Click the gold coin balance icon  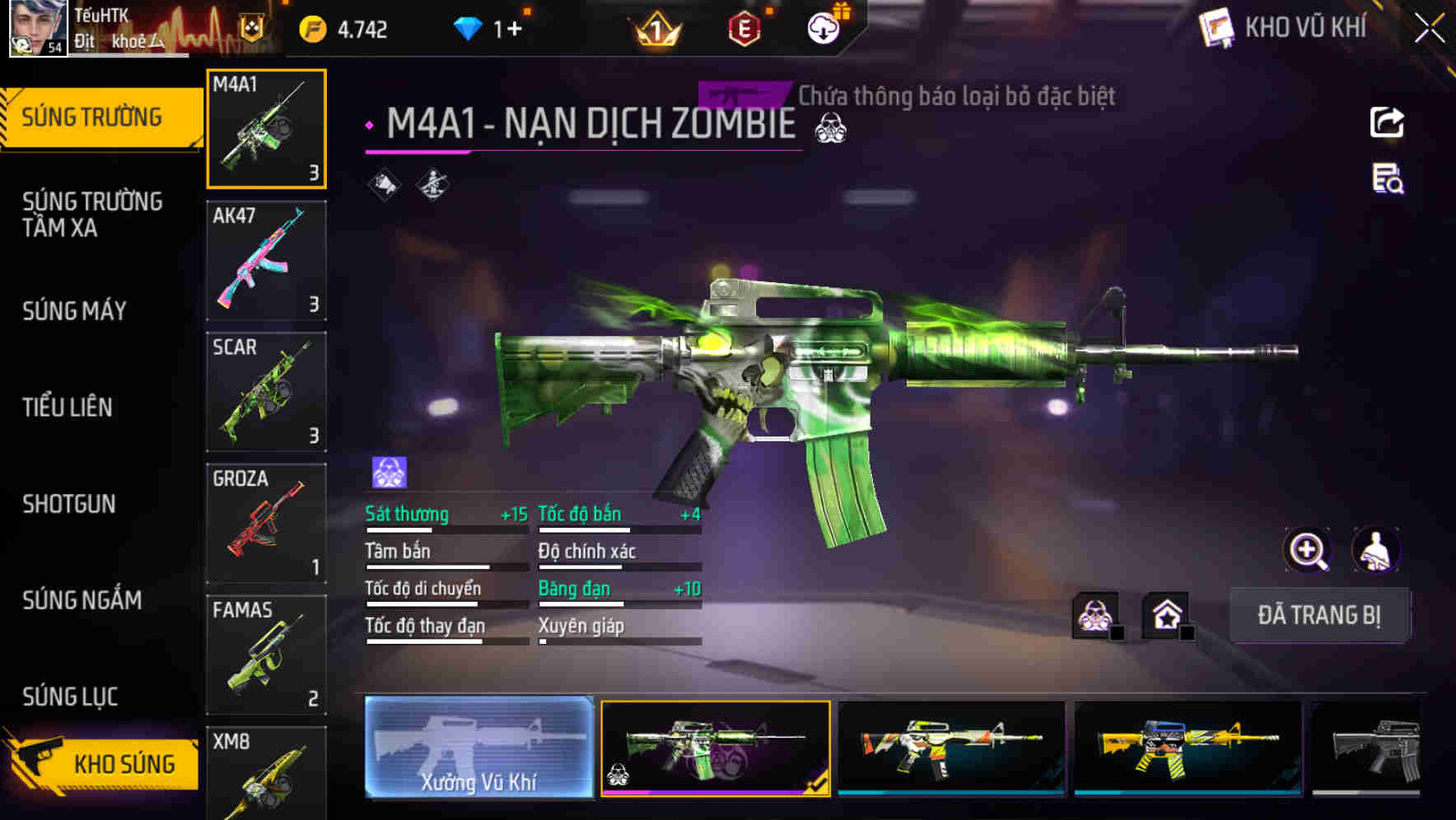(312, 28)
